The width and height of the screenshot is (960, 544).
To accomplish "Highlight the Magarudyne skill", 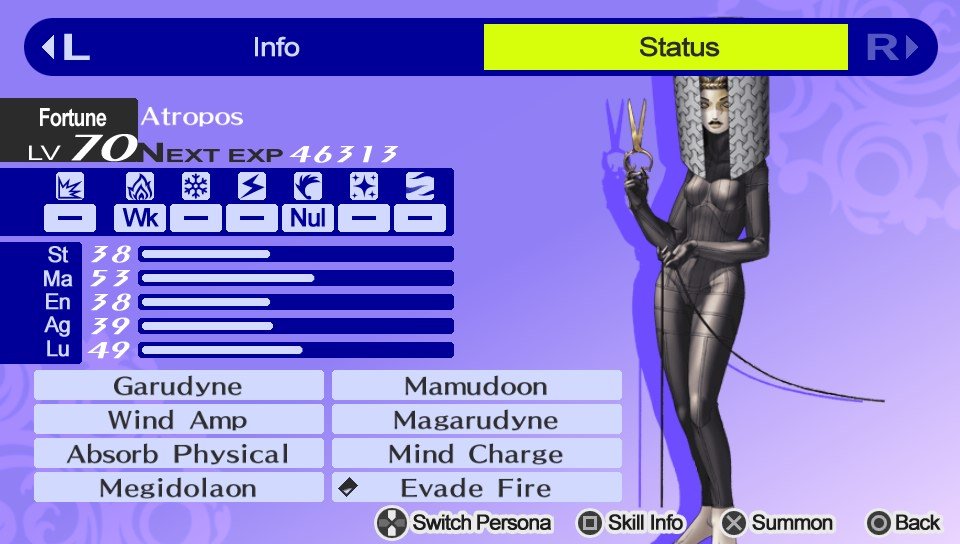I will point(476,420).
